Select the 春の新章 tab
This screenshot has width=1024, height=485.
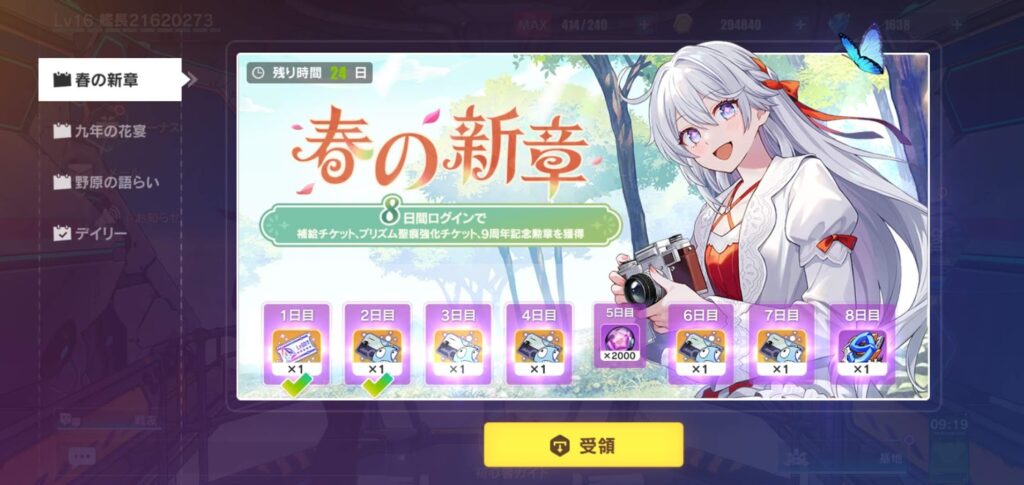110,79
